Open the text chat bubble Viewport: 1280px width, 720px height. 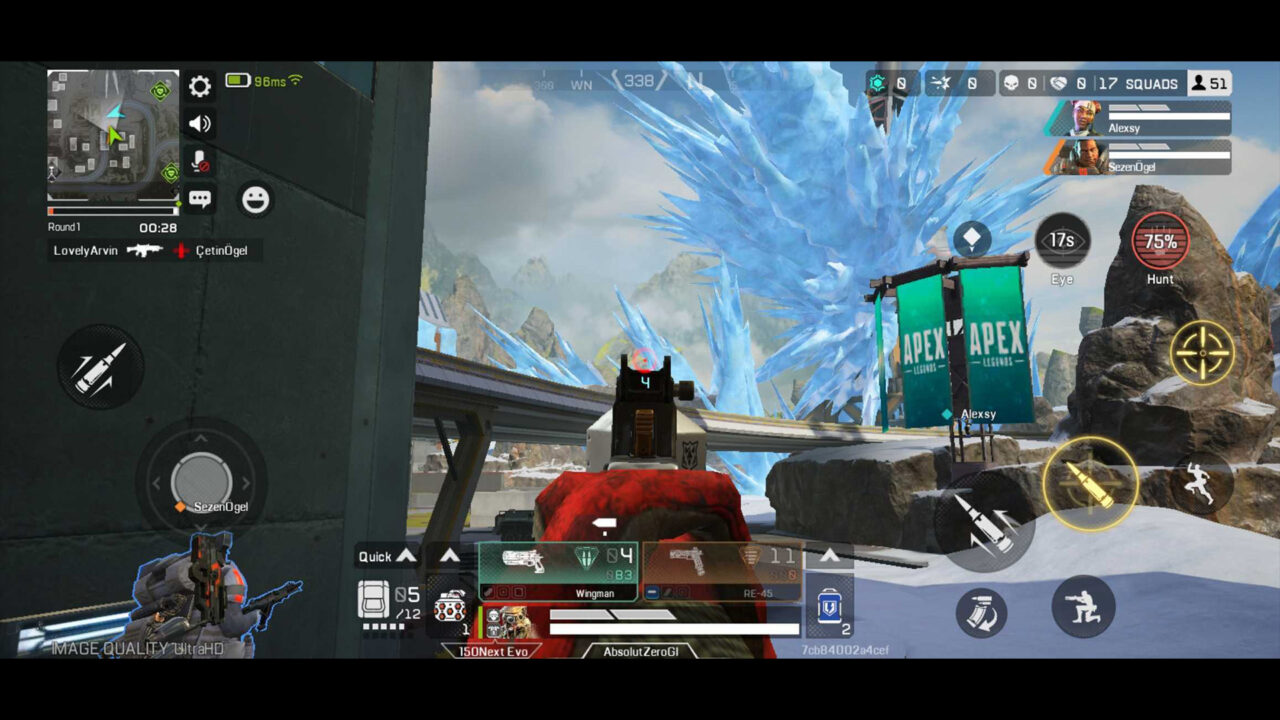point(200,199)
